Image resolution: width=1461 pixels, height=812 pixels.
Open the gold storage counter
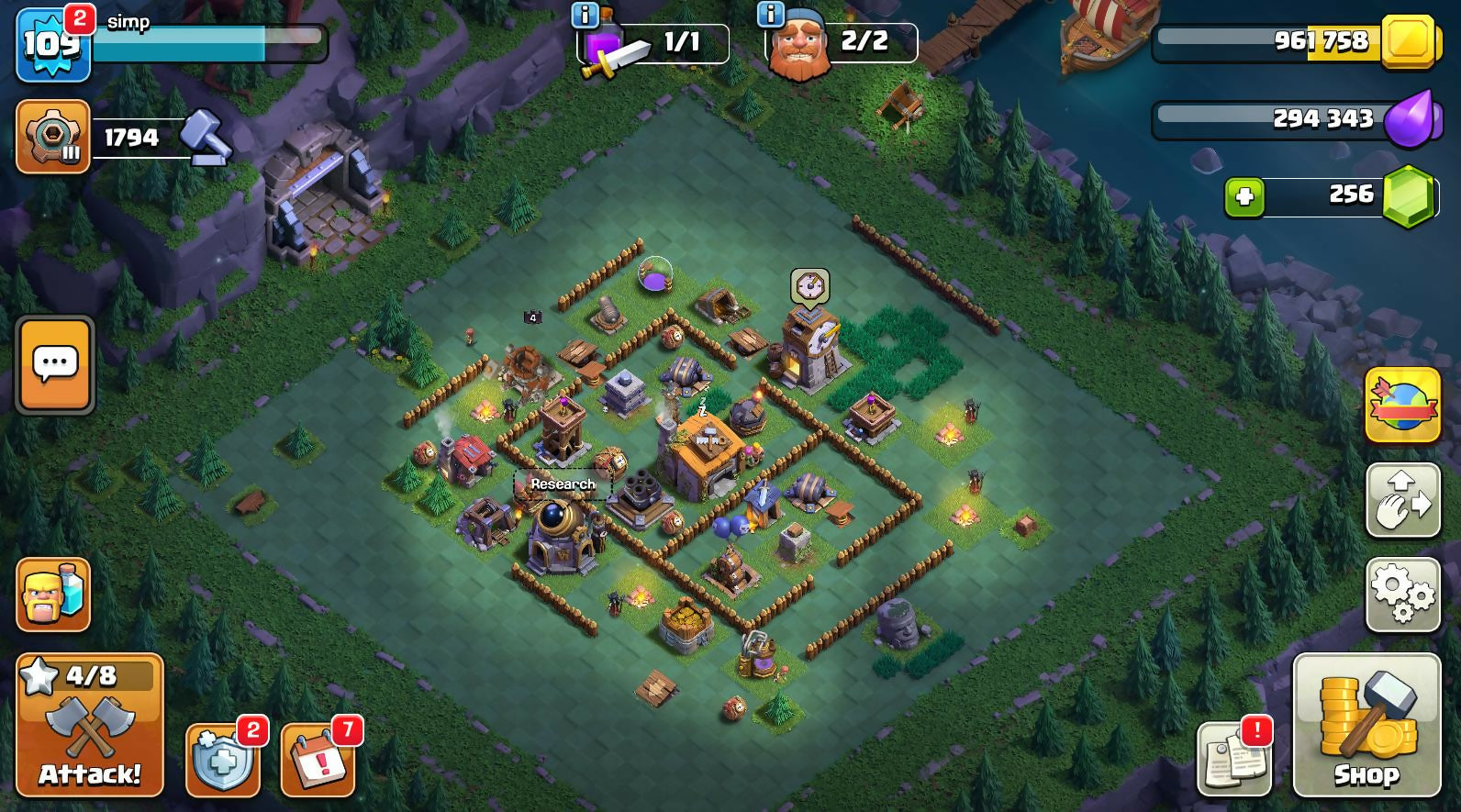[1294, 41]
